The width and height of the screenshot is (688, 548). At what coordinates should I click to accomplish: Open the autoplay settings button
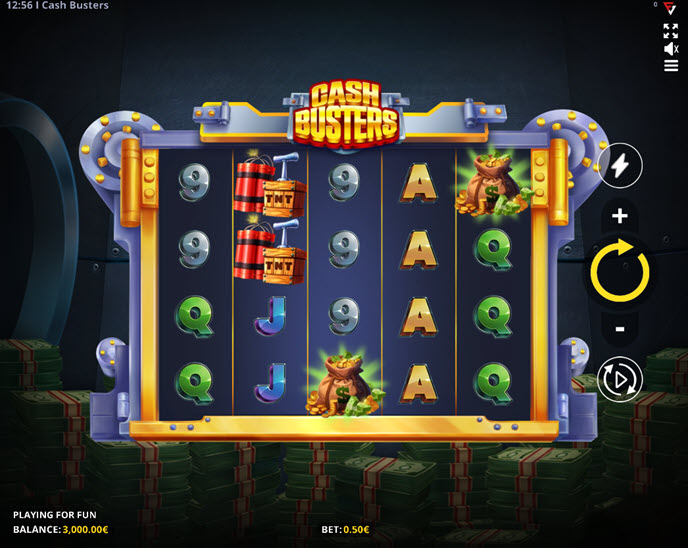point(620,379)
